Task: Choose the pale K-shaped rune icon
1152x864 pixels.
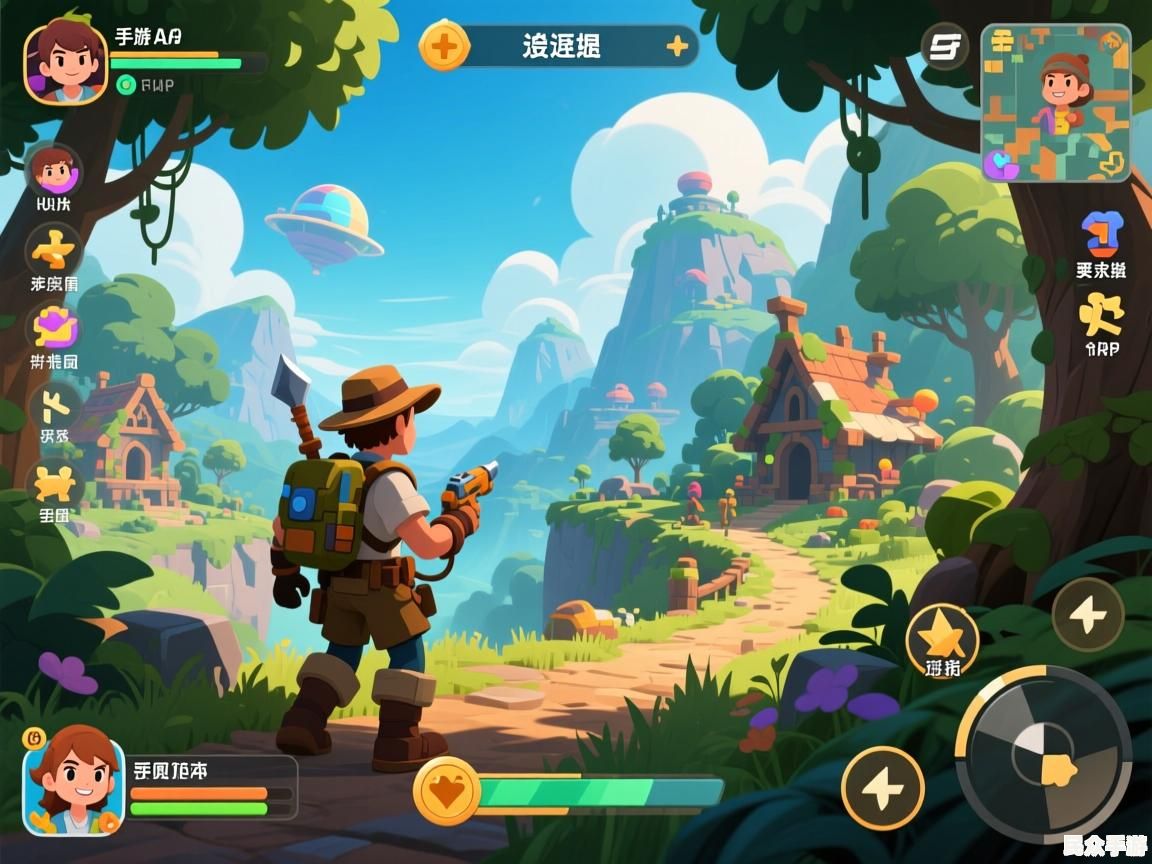Action: (x=54, y=405)
